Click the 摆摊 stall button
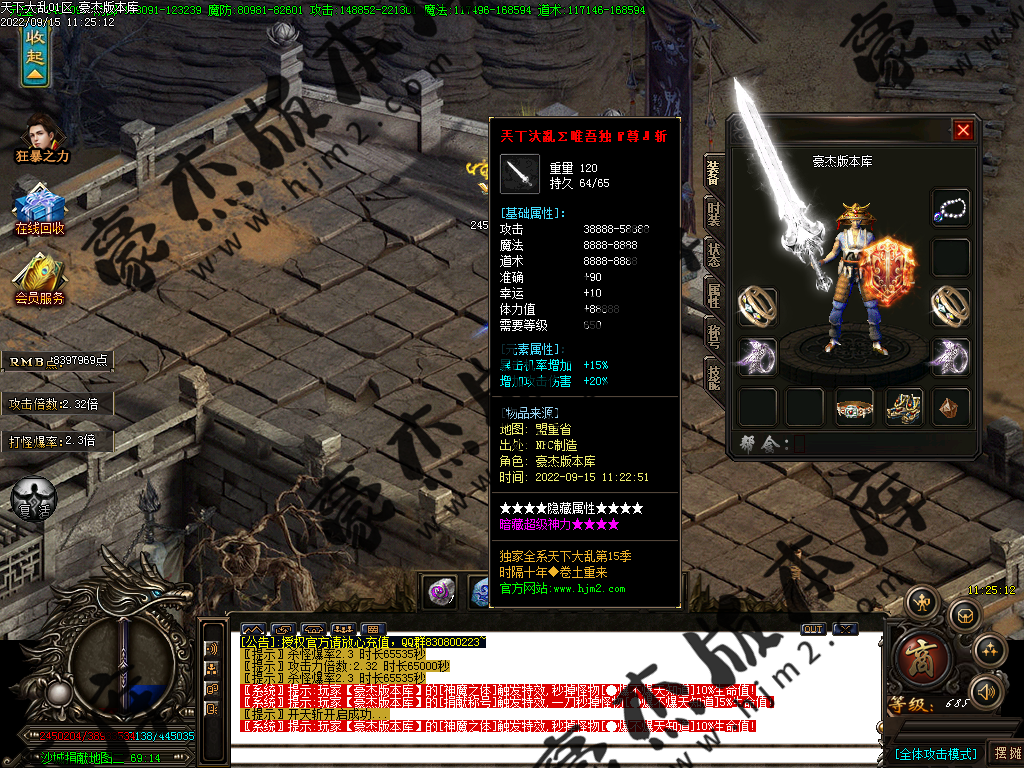Image resolution: width=1024 pixels, height=768 pixels. 1004,753
